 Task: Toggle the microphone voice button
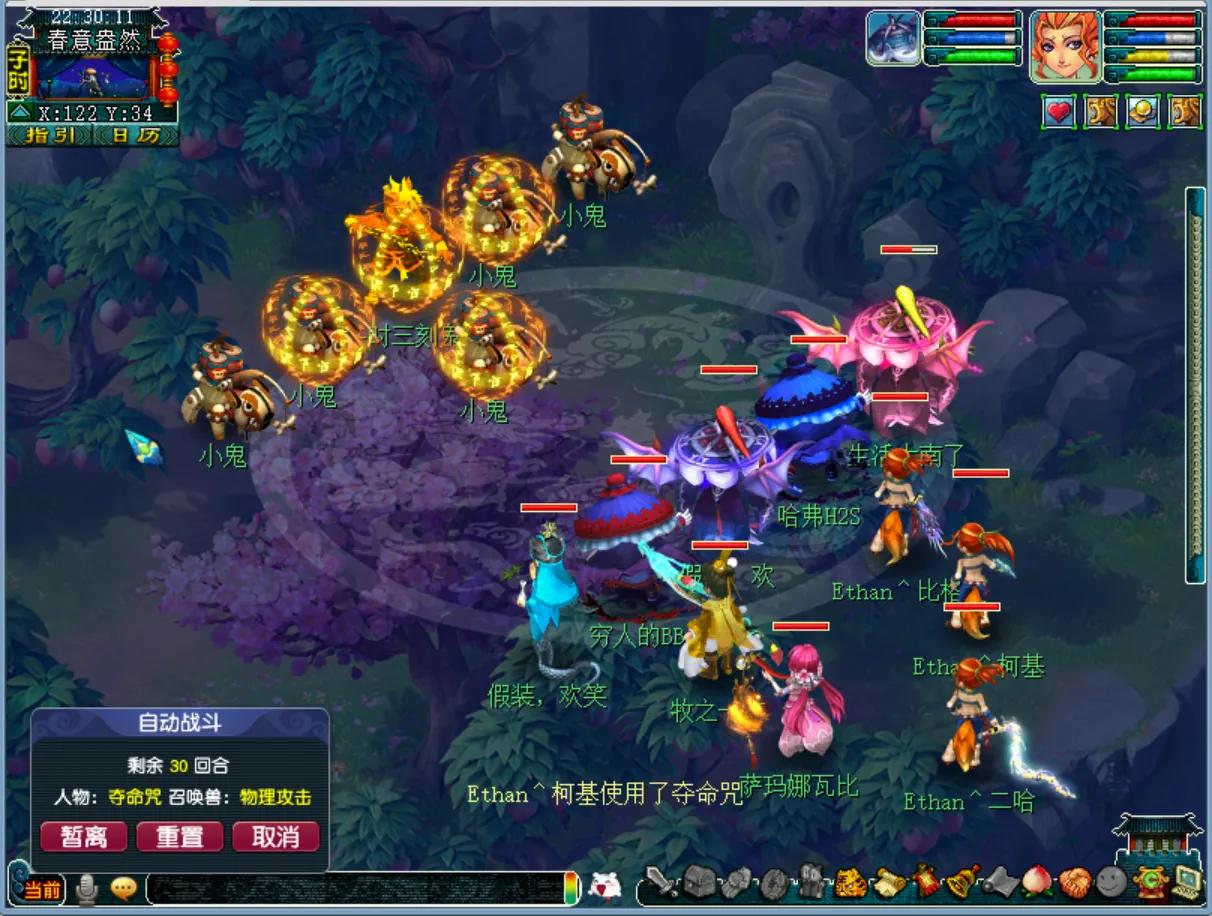[x=88, y=888]
